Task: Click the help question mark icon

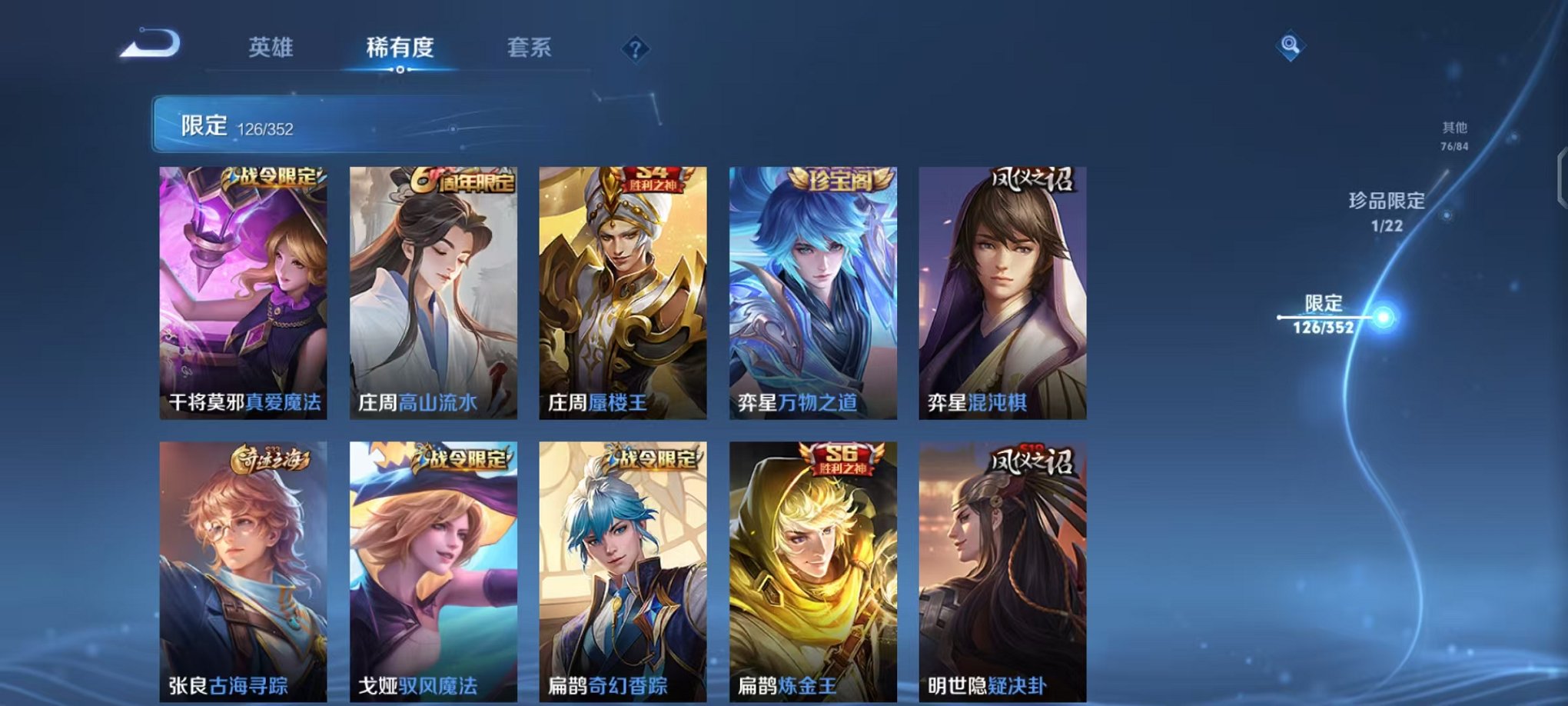Action: (x=633, y=51)
